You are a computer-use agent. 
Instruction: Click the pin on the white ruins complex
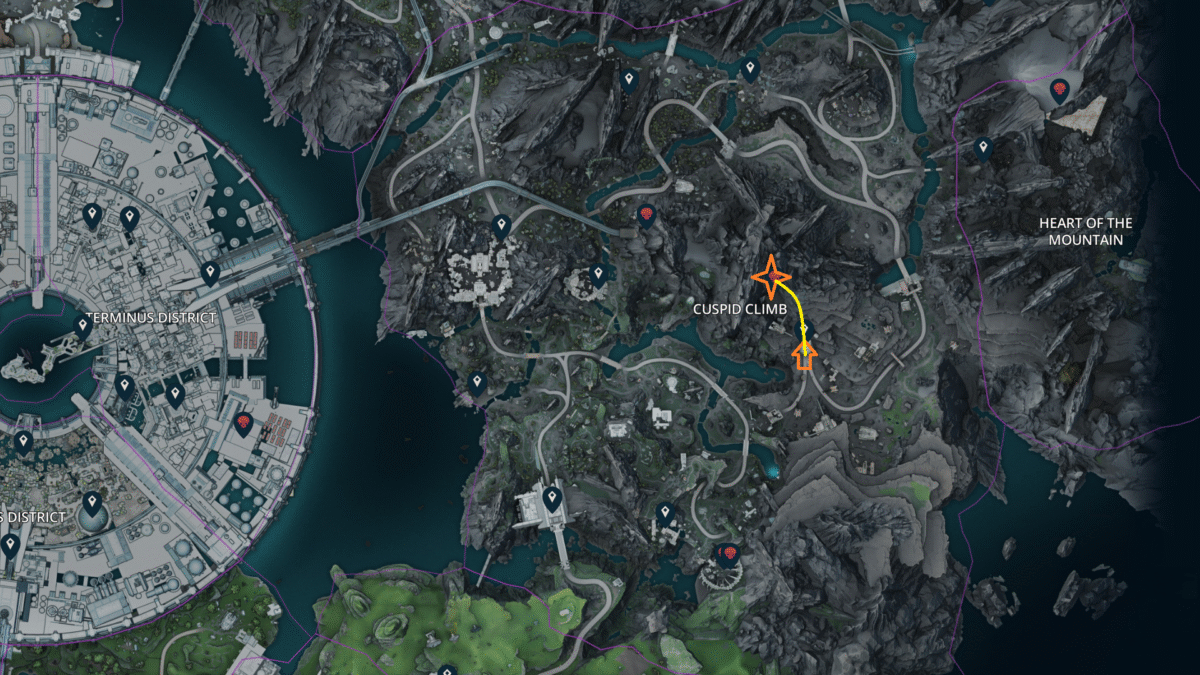(x=501, y=226)
